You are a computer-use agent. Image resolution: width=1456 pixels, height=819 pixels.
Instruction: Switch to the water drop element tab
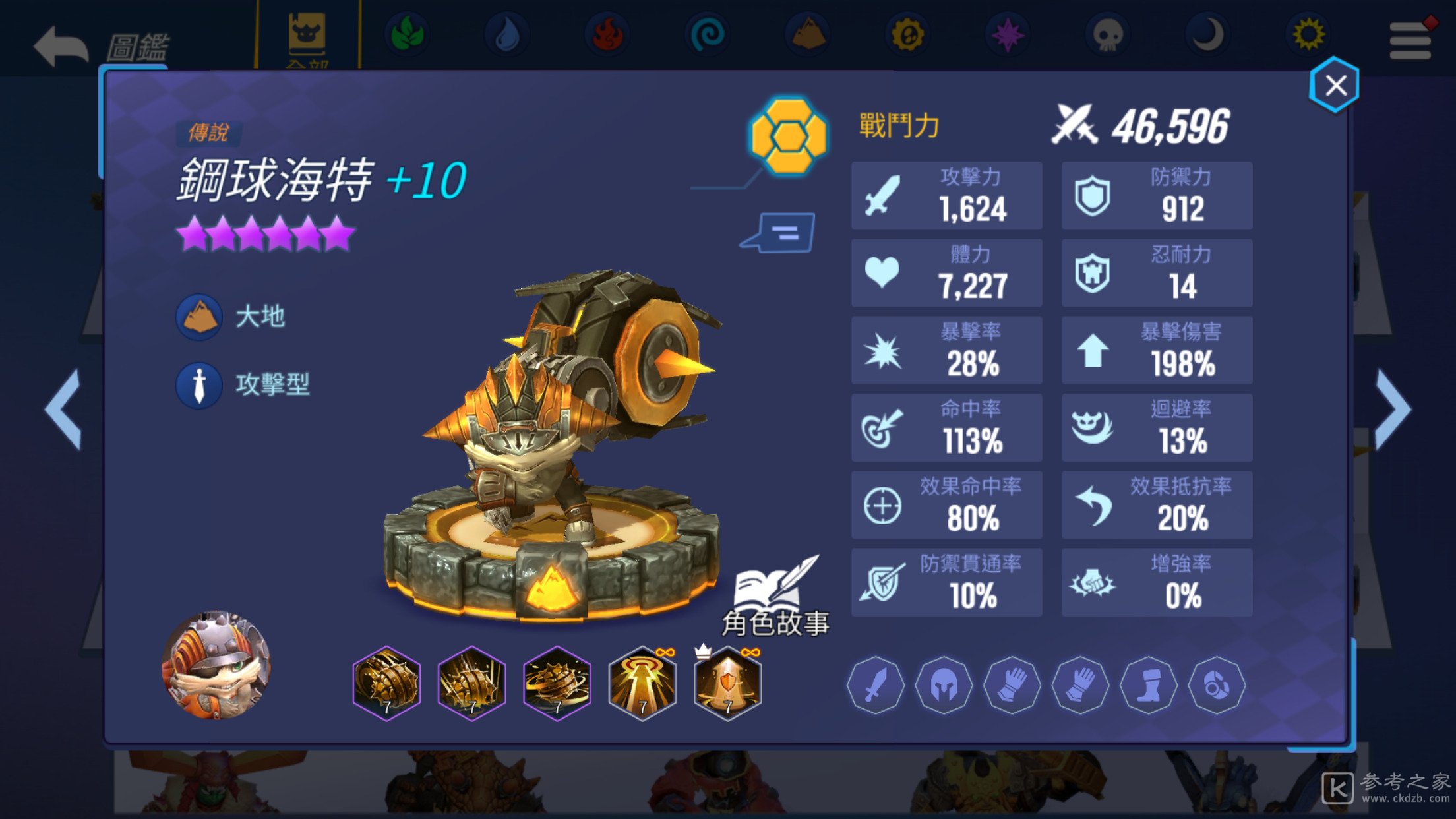tap(506, 34)
